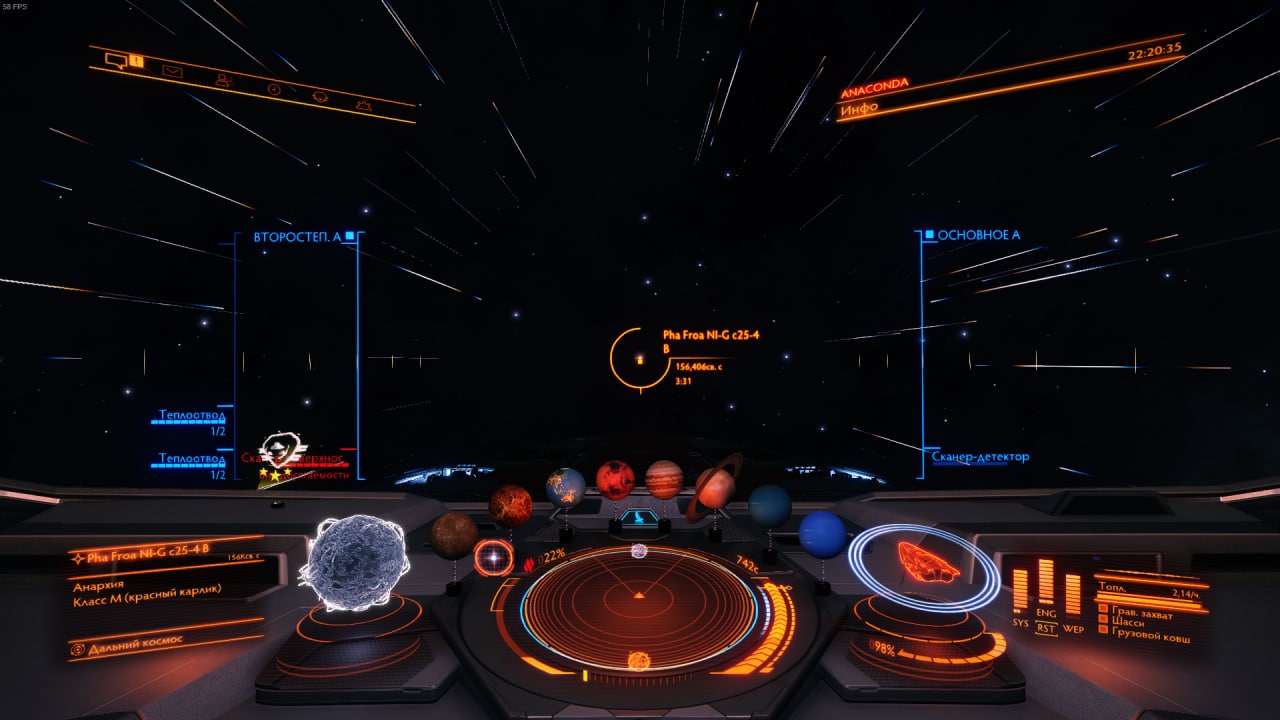Reset power pips with the RST label
Screen dimensions: 1280x720
pyautogui.click(x=1046, y=629)
